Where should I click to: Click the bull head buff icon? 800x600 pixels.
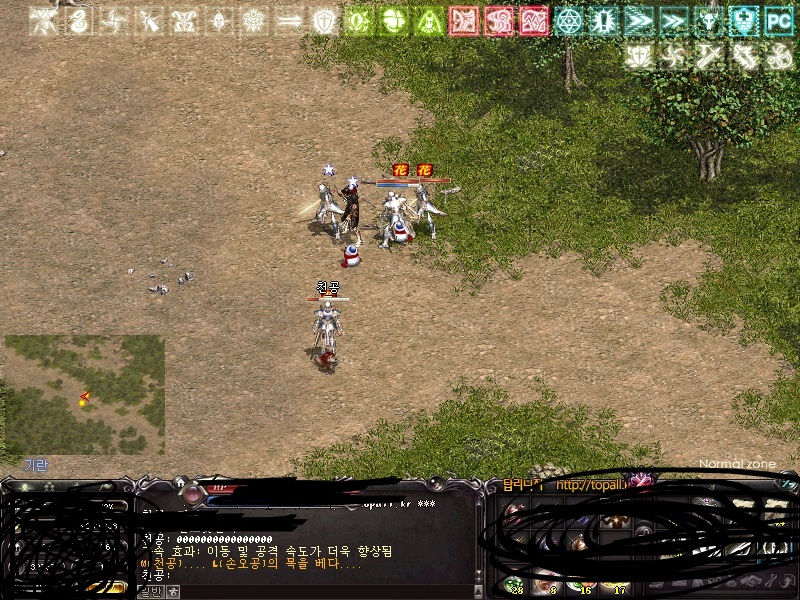(x=708, y=20)
